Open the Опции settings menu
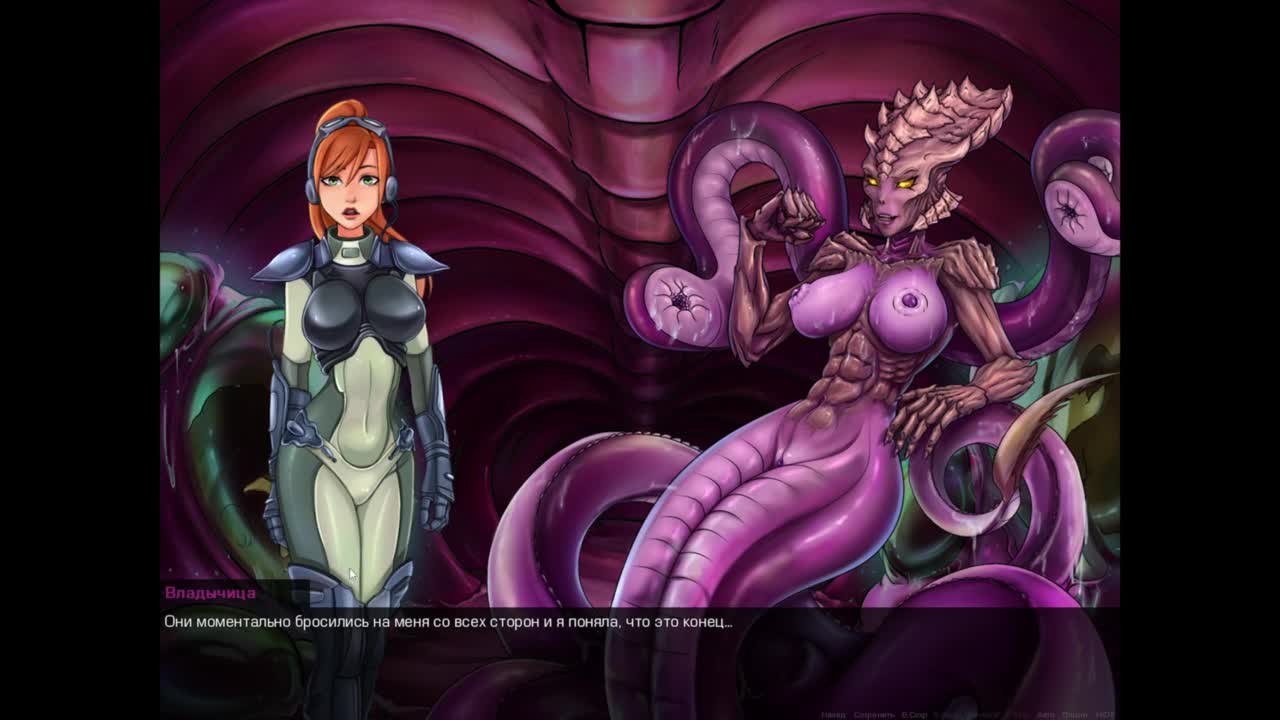 click(x=1075, y=715)
